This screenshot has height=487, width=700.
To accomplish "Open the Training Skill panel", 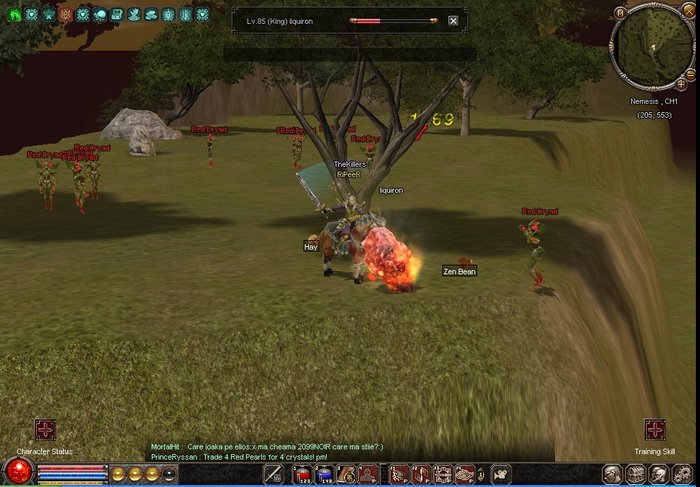I will (x=654, y=431).
